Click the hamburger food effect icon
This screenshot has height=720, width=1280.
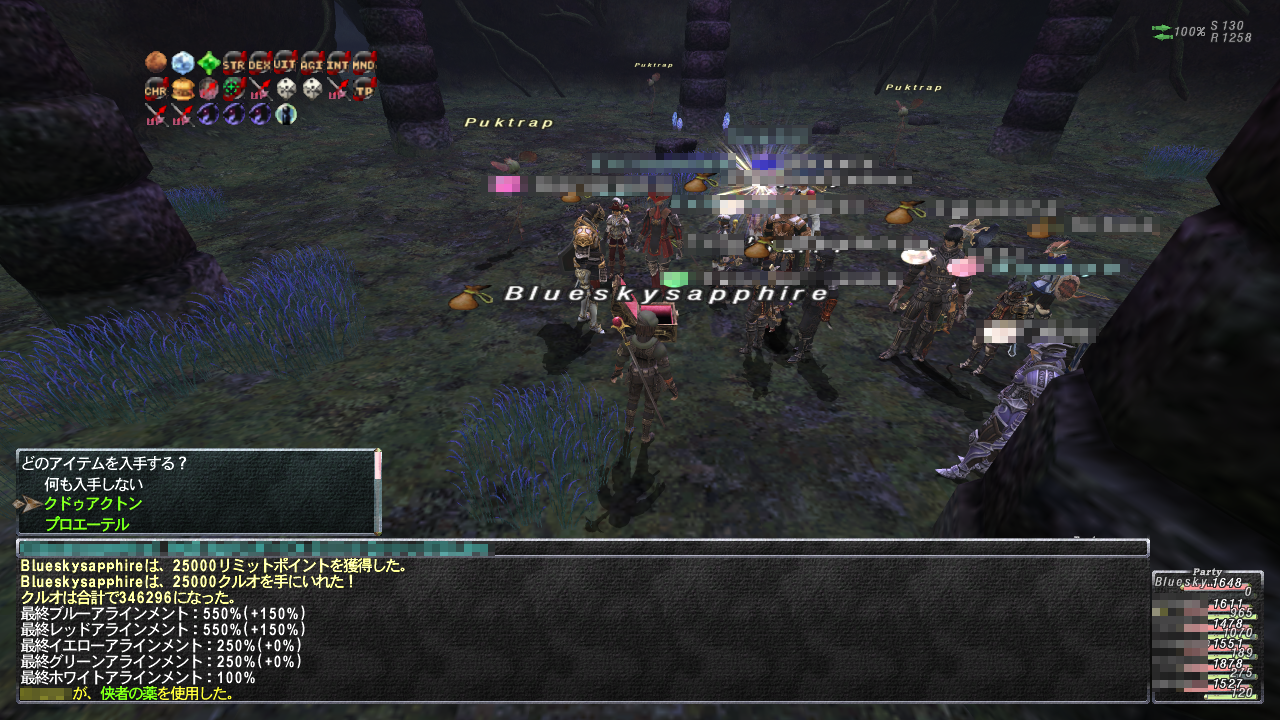[182, 89]
